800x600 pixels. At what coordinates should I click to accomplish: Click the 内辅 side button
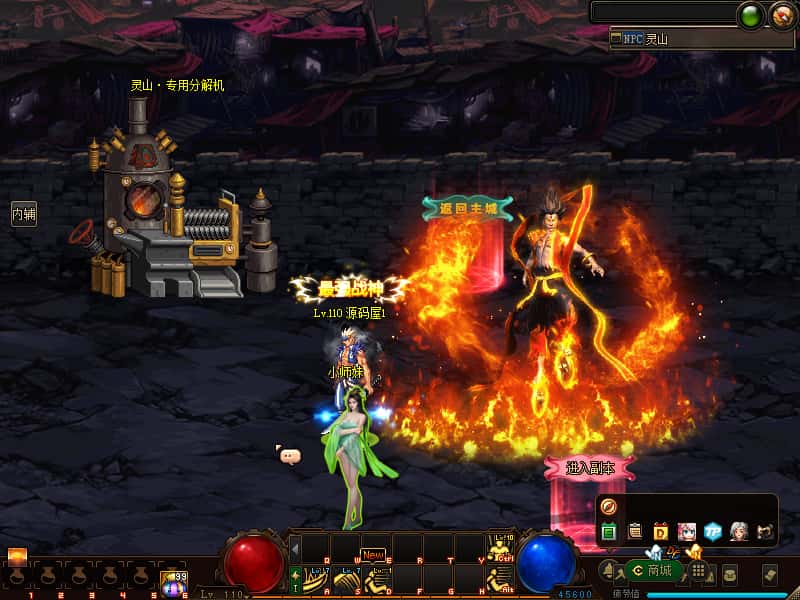pyautogui.click(x=23, y=213)
